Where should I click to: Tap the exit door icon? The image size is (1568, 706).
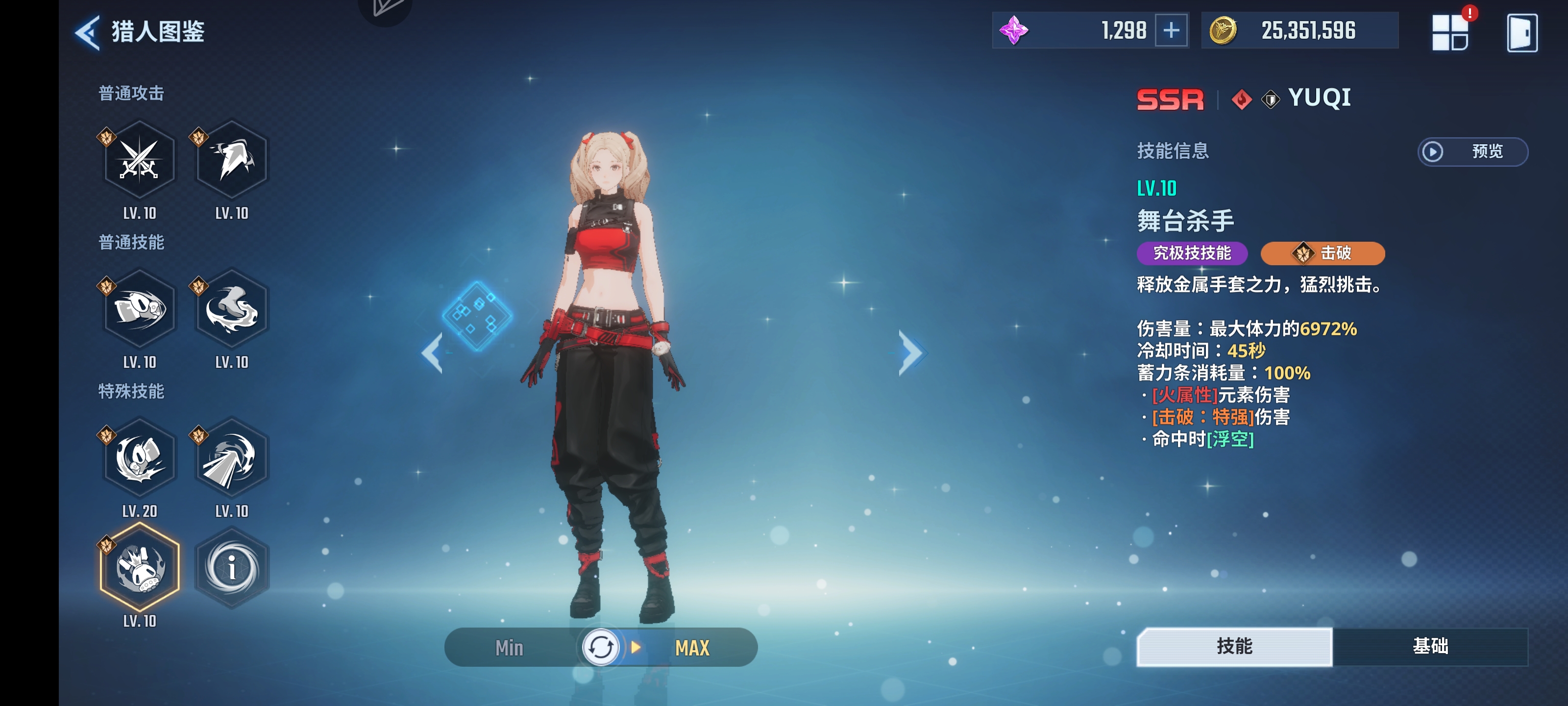[1521, 33]
